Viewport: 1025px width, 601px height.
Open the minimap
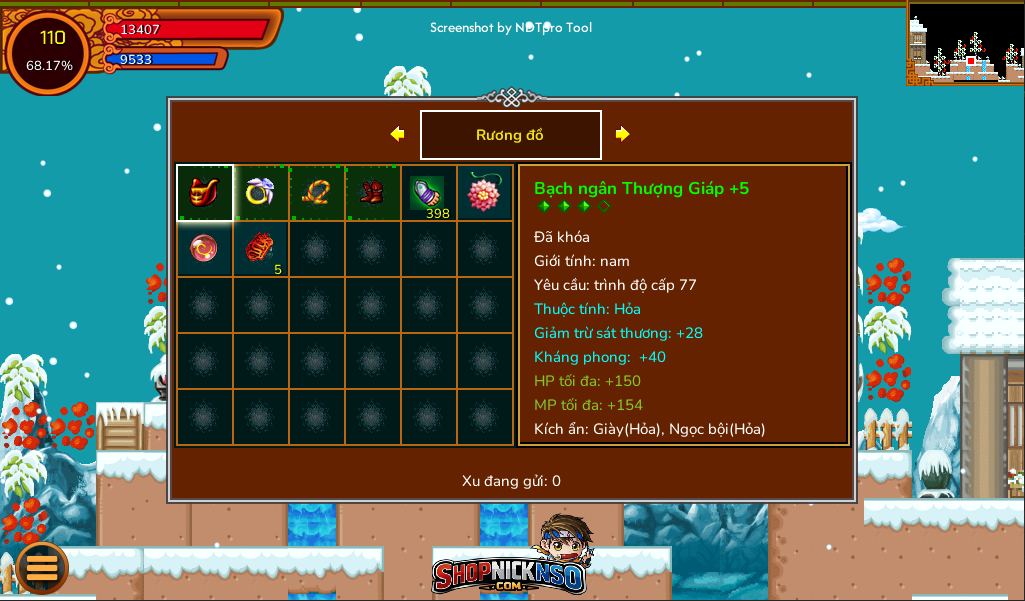click(x=965, y=42)
